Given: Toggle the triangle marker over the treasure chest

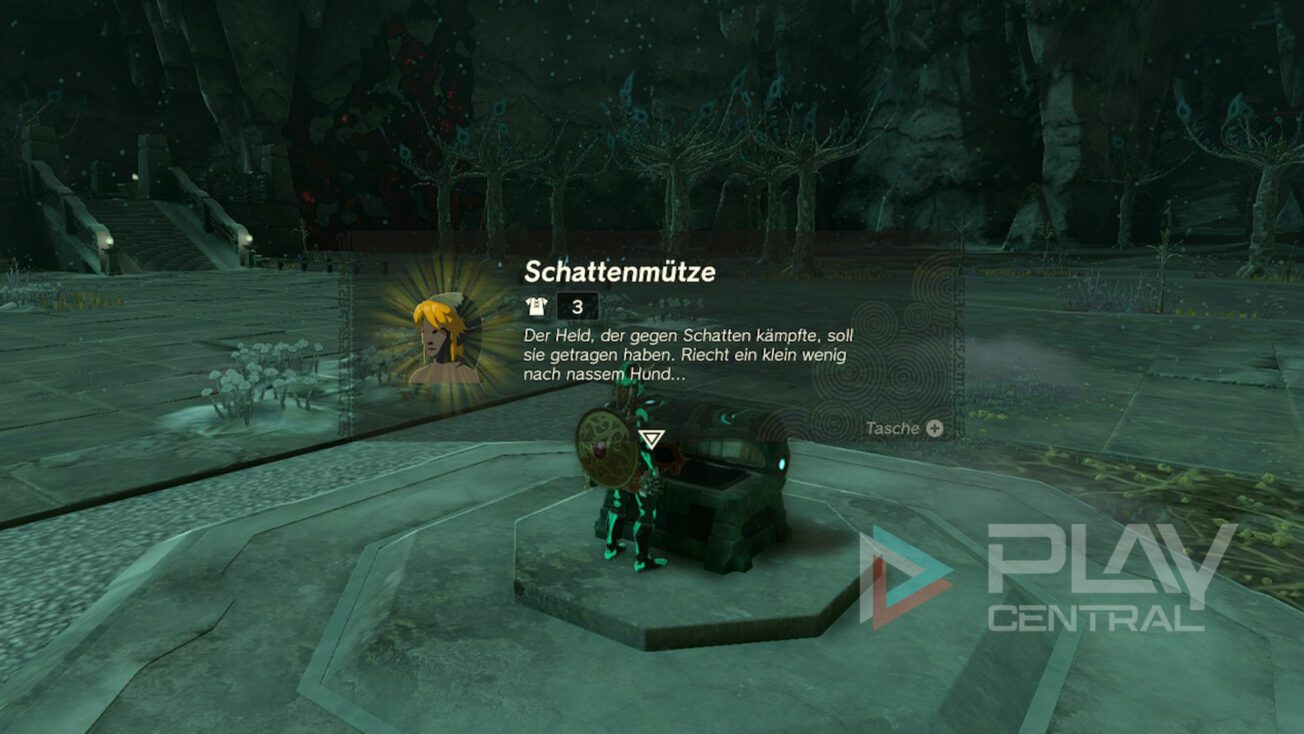Looking at the screenshot, I should click(652, 438).
